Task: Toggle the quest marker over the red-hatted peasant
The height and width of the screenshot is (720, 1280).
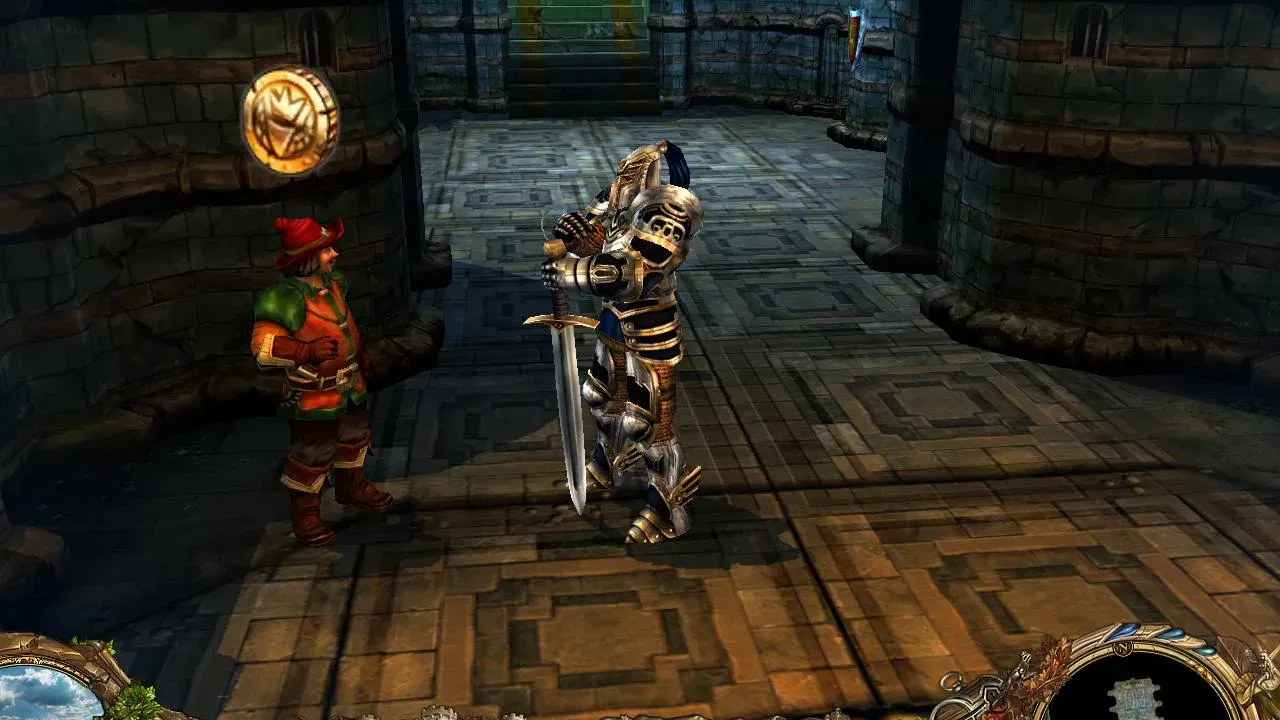Action: pyautogui.click(x=291, y=117)
